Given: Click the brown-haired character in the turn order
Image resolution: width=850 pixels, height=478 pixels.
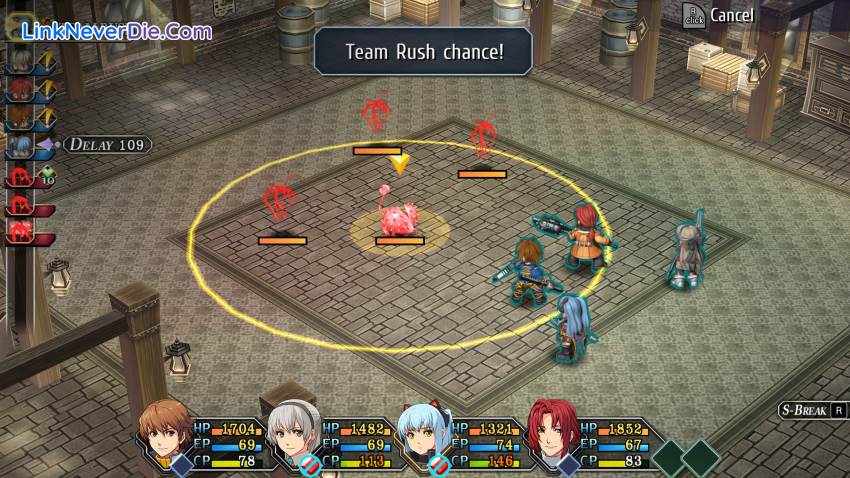Looking at the screenshot, I should click(x=20, y=118).
